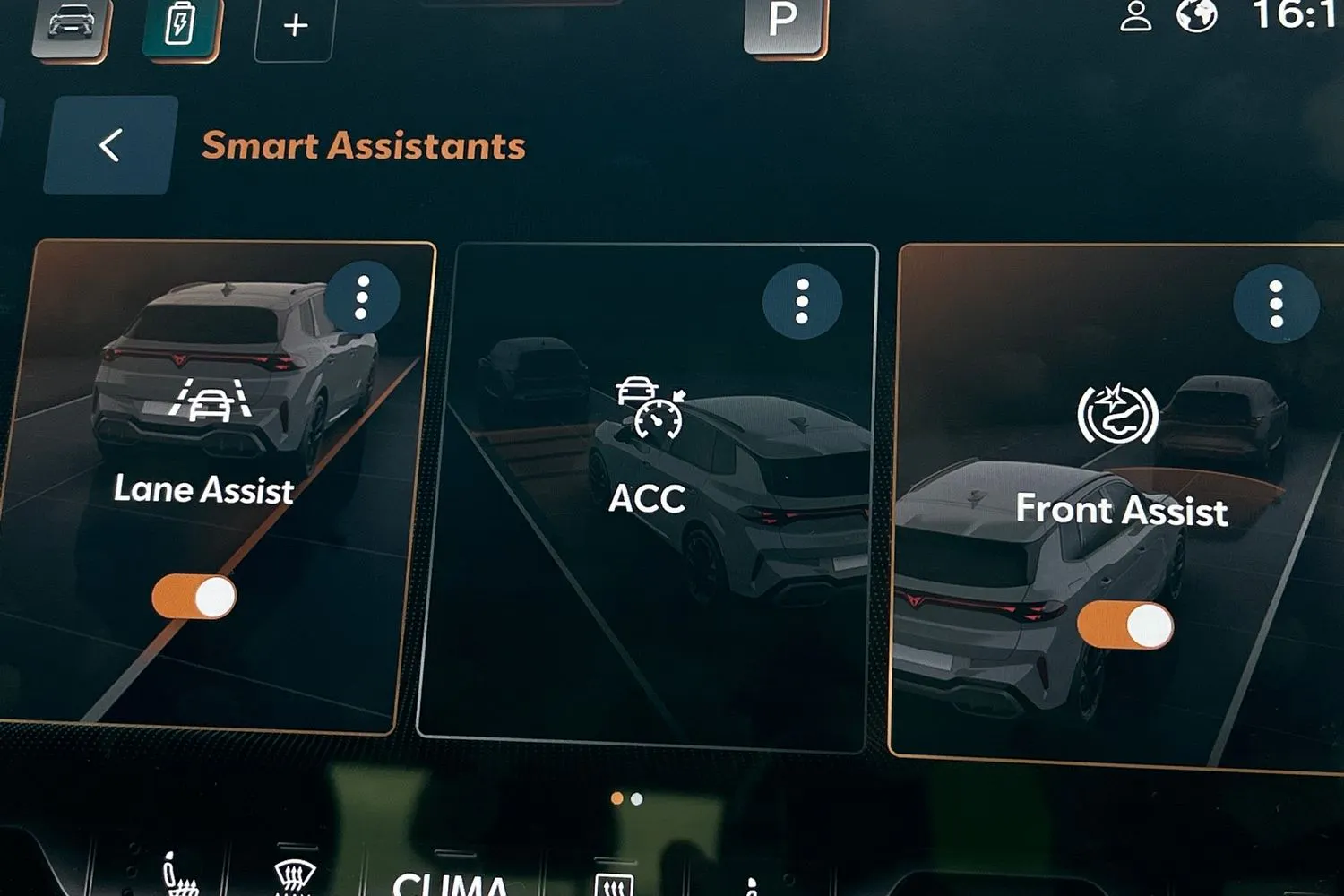The height and width of the screenshot is (896, 1344).
Task: Open the user profile icon
Action: coord(1136,17)
